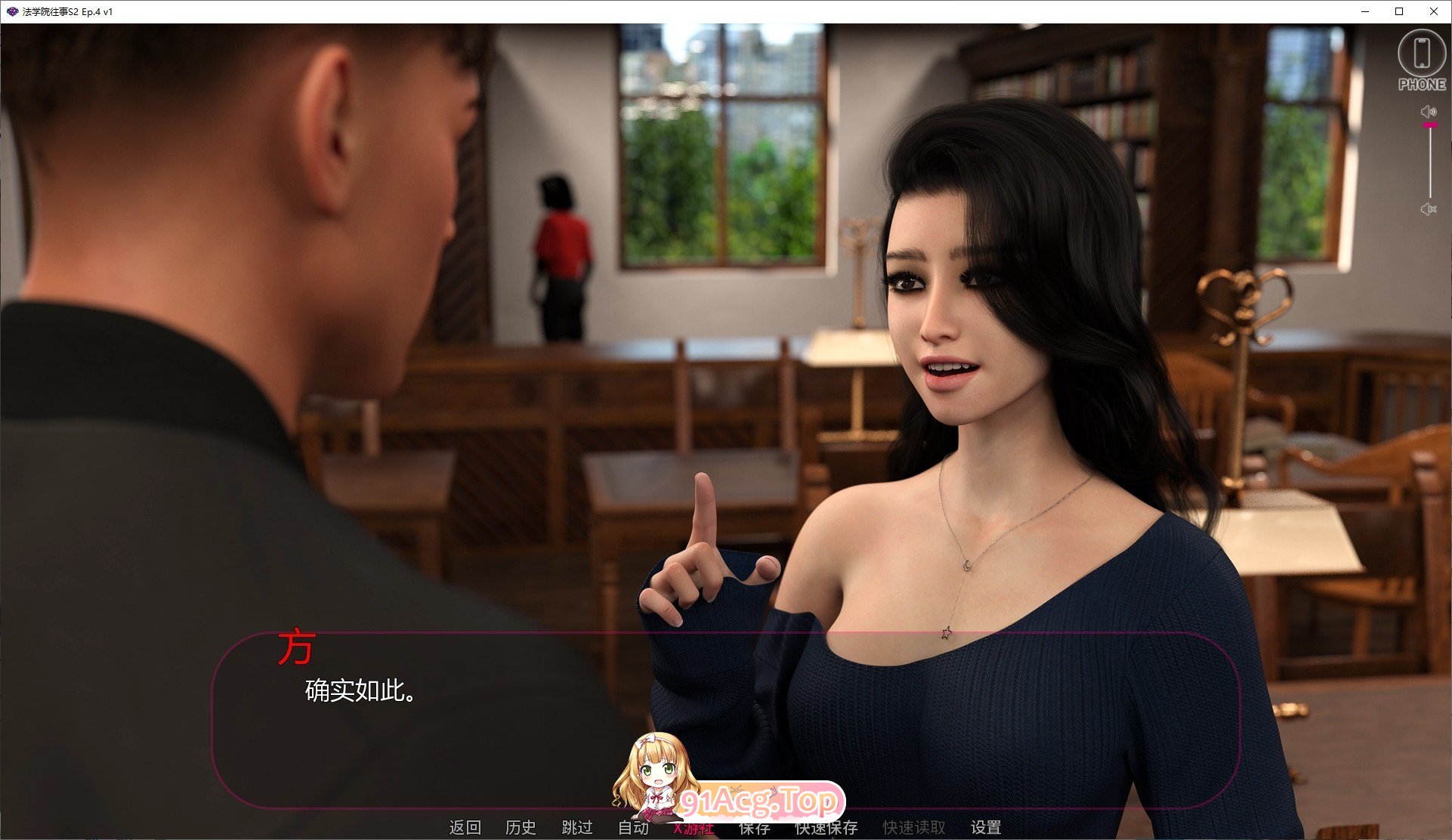Click 快速读取 to quick load

coord(913,827)
